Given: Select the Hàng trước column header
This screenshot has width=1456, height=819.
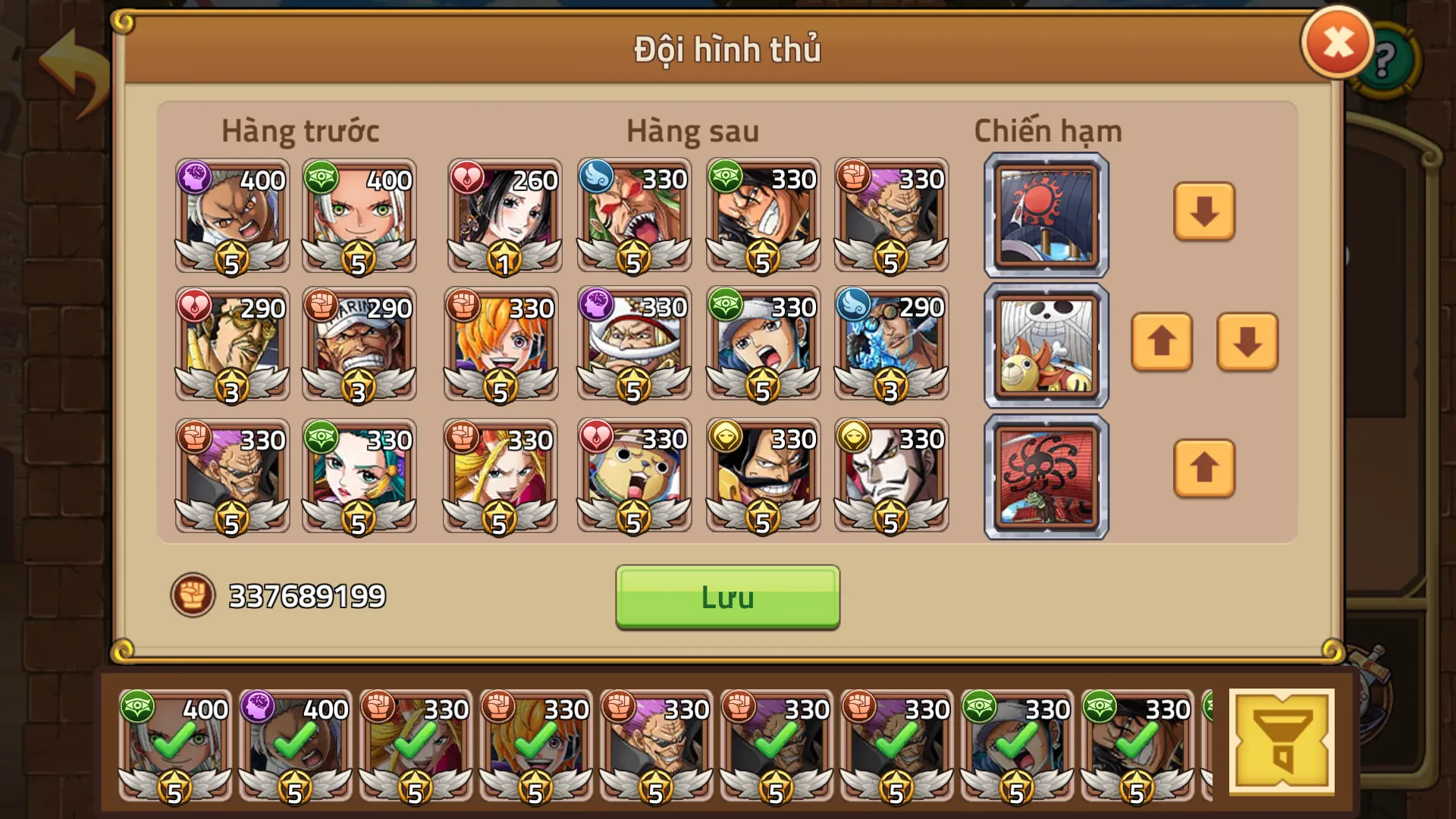Looking at the screenshot, I should [x=301, y=130].
